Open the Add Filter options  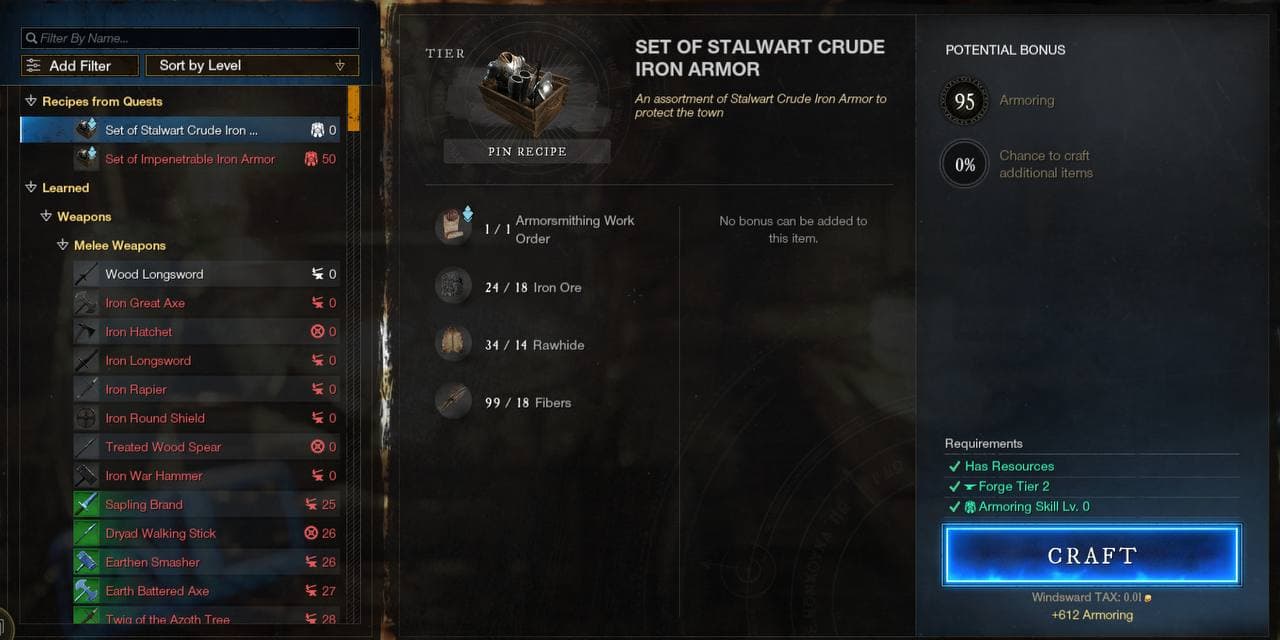pos(80,66)
